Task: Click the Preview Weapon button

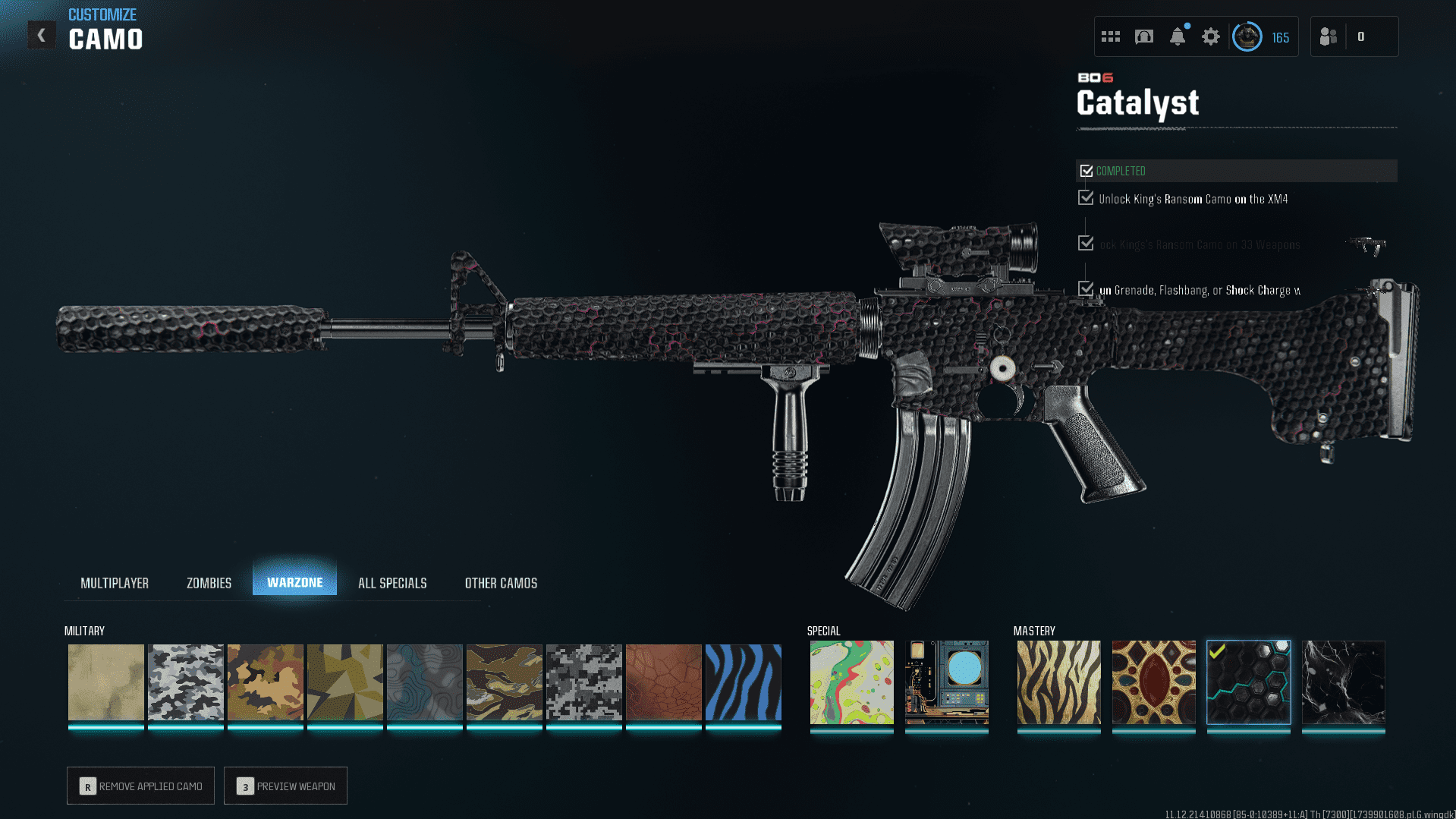Action: (285, 786)
